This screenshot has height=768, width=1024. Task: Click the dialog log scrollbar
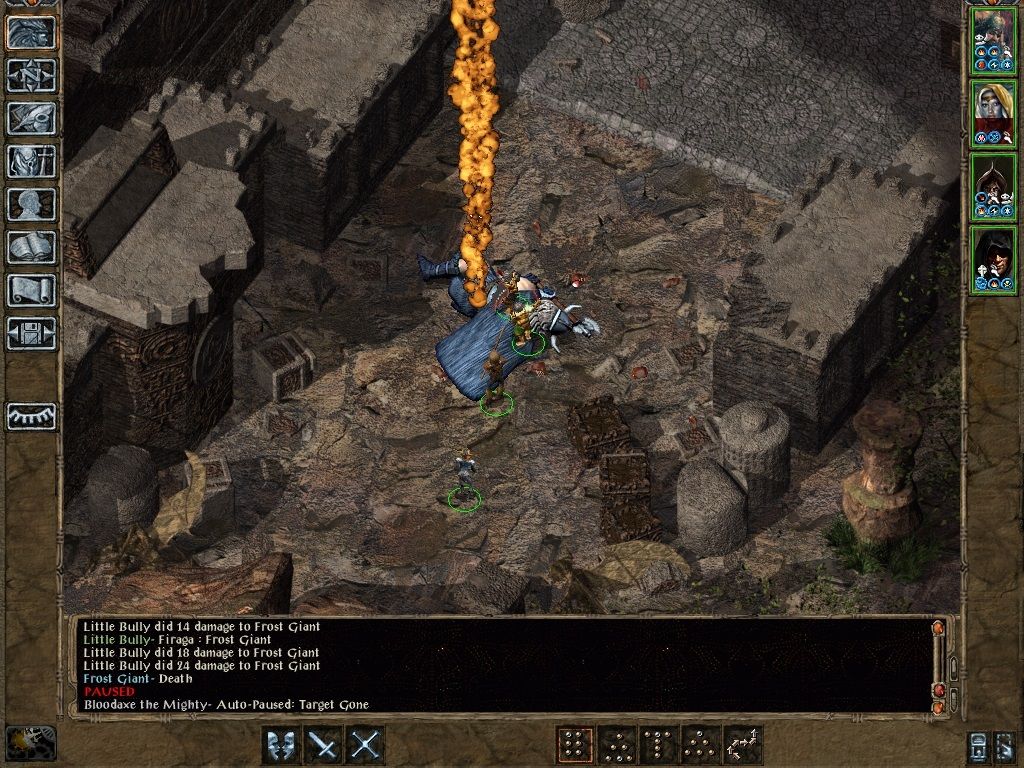(938, 666)
